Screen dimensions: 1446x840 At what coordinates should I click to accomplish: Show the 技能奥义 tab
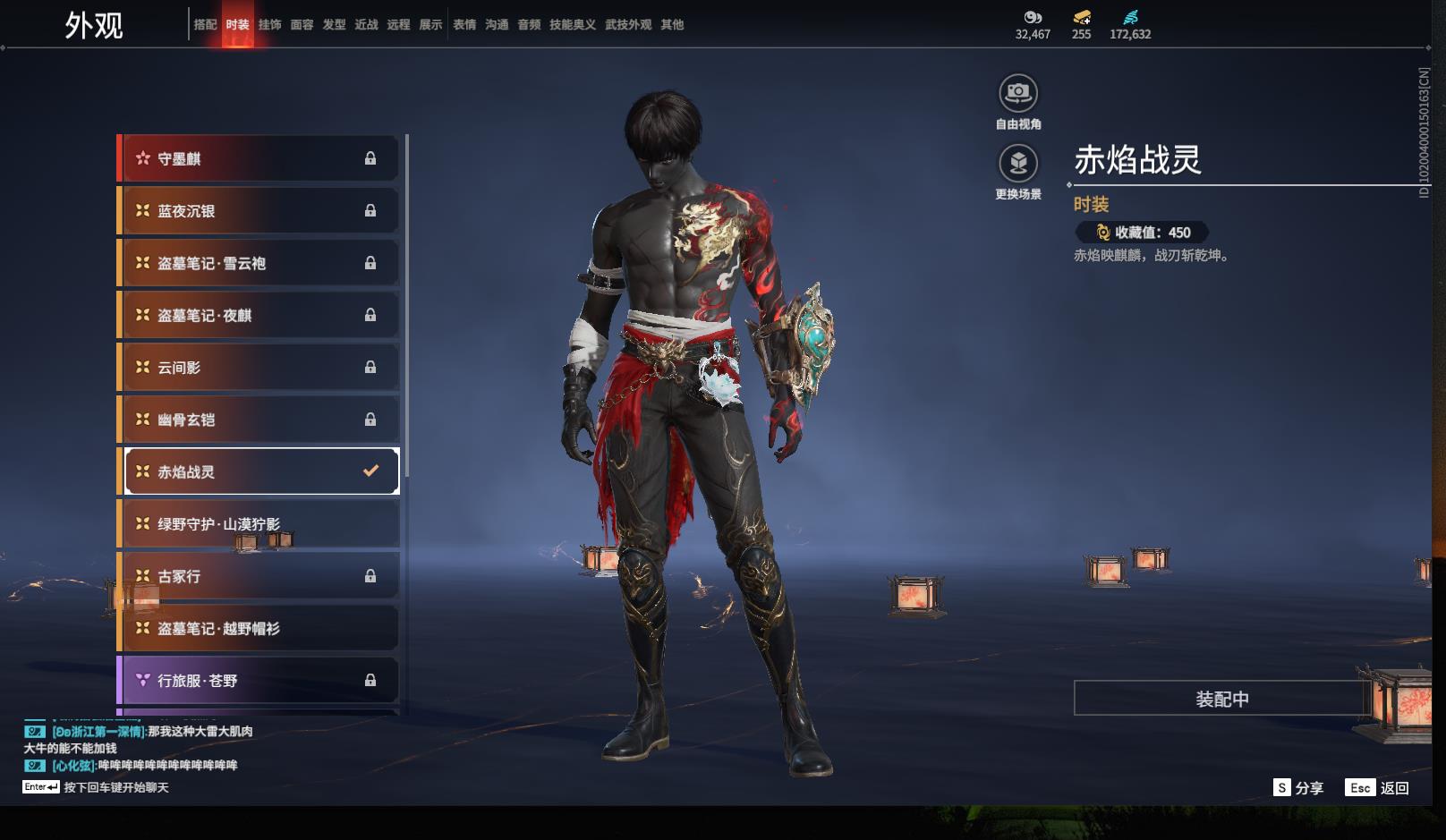tap(572, 25)
